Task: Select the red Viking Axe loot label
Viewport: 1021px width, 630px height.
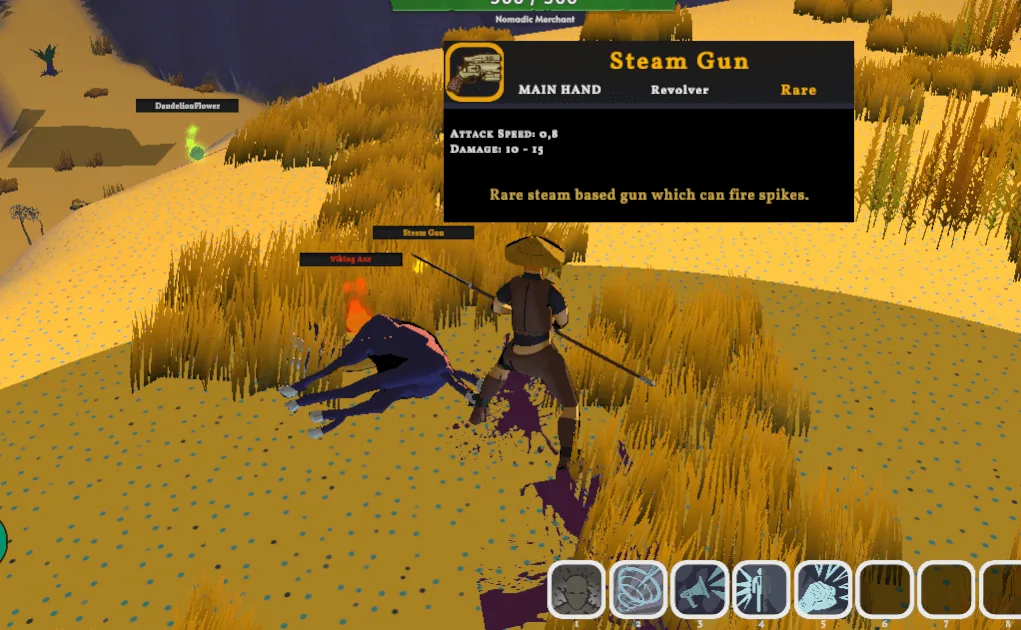Action: point(351,260)
